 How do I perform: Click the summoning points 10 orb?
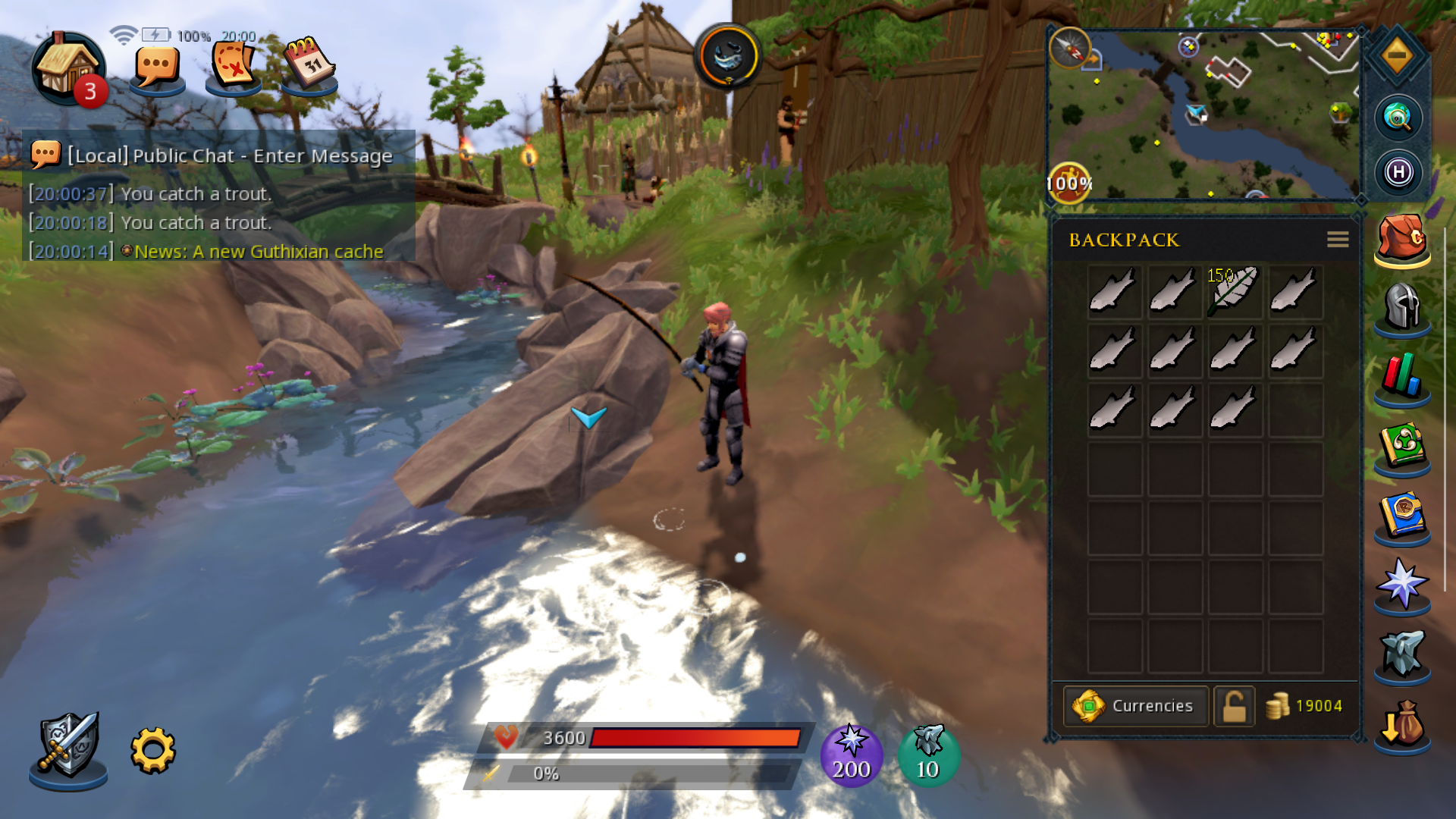click(928, 755)
